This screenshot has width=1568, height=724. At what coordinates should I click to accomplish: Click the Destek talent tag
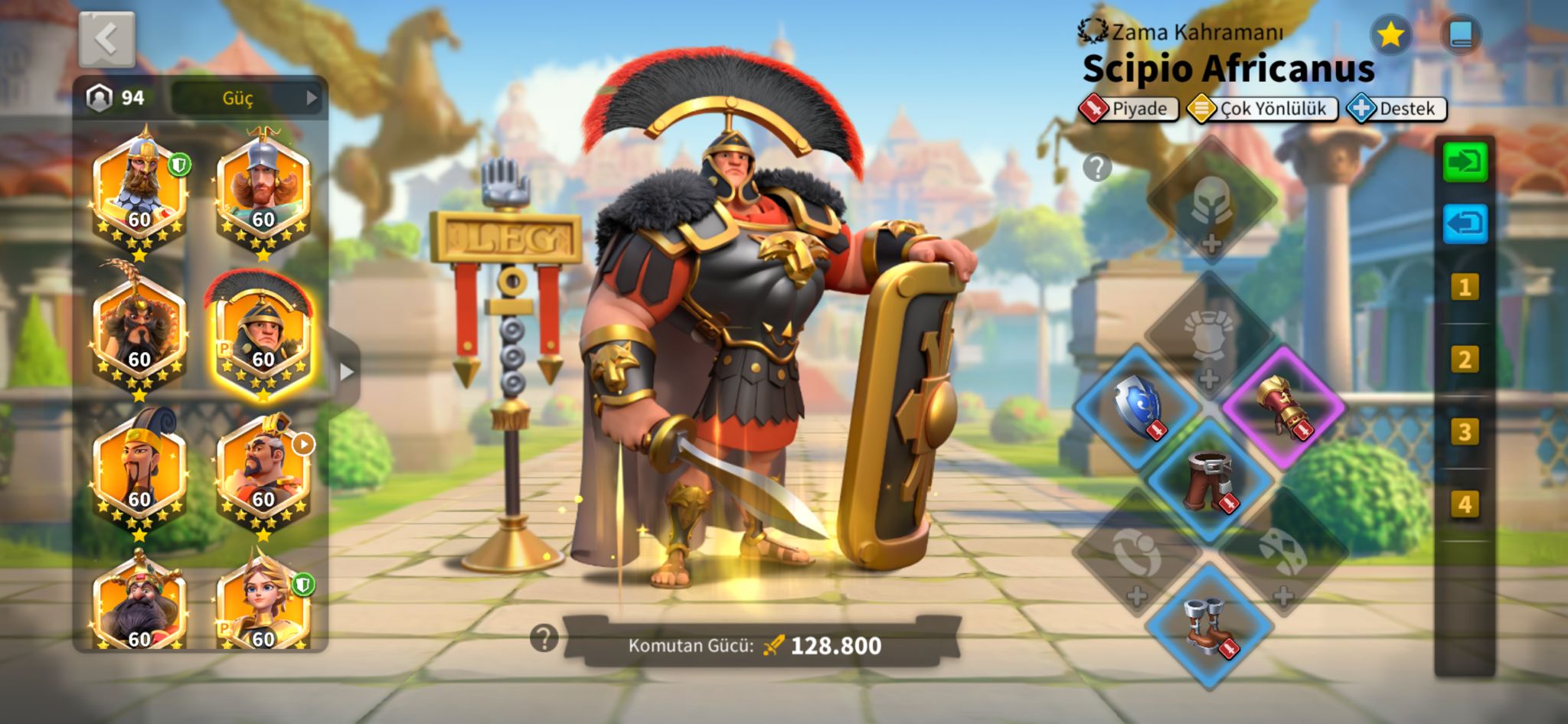(1397, 109)
